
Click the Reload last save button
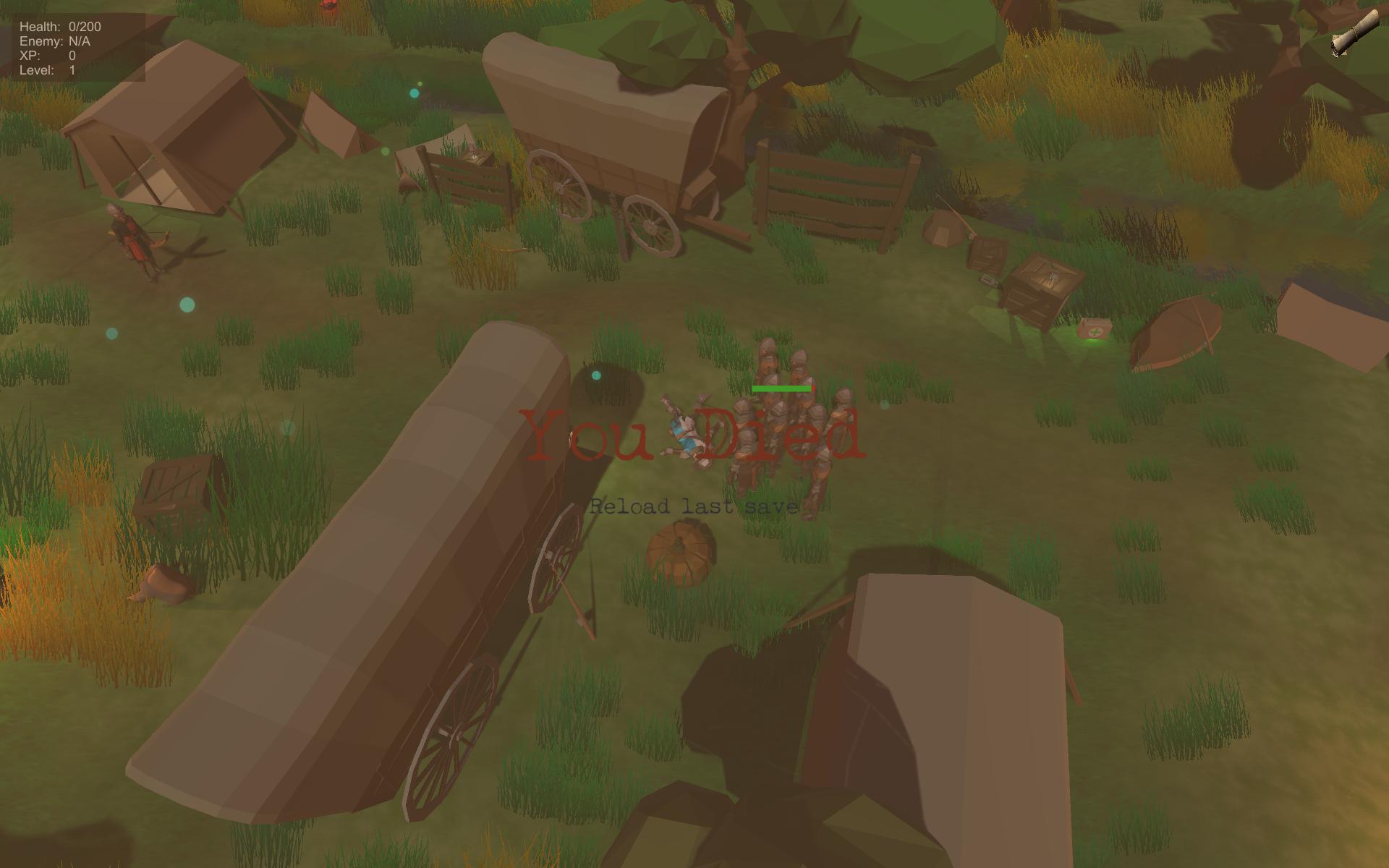click(693, 506)
